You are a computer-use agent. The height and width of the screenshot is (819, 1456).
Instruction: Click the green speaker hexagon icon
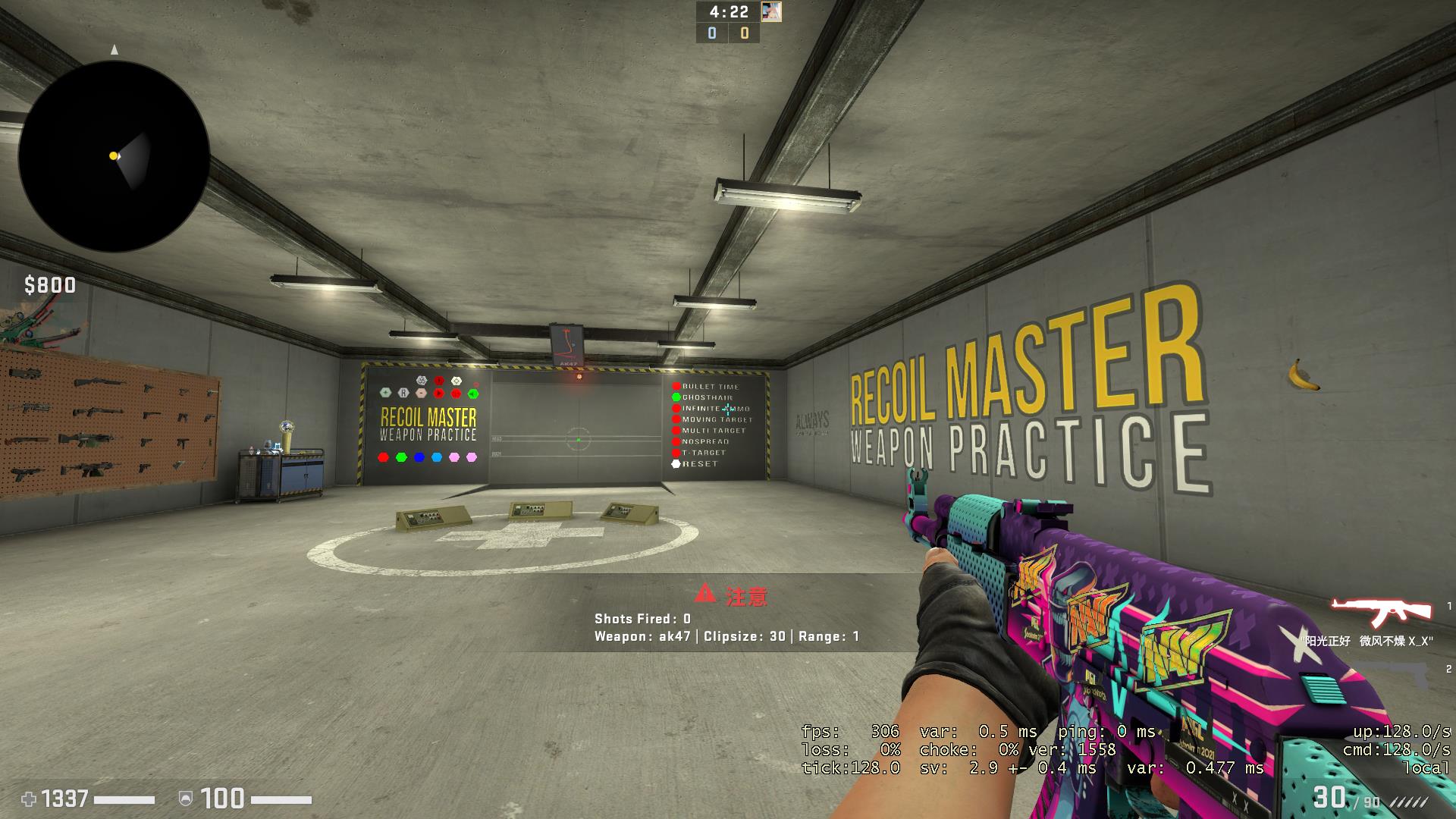(472, 393)
